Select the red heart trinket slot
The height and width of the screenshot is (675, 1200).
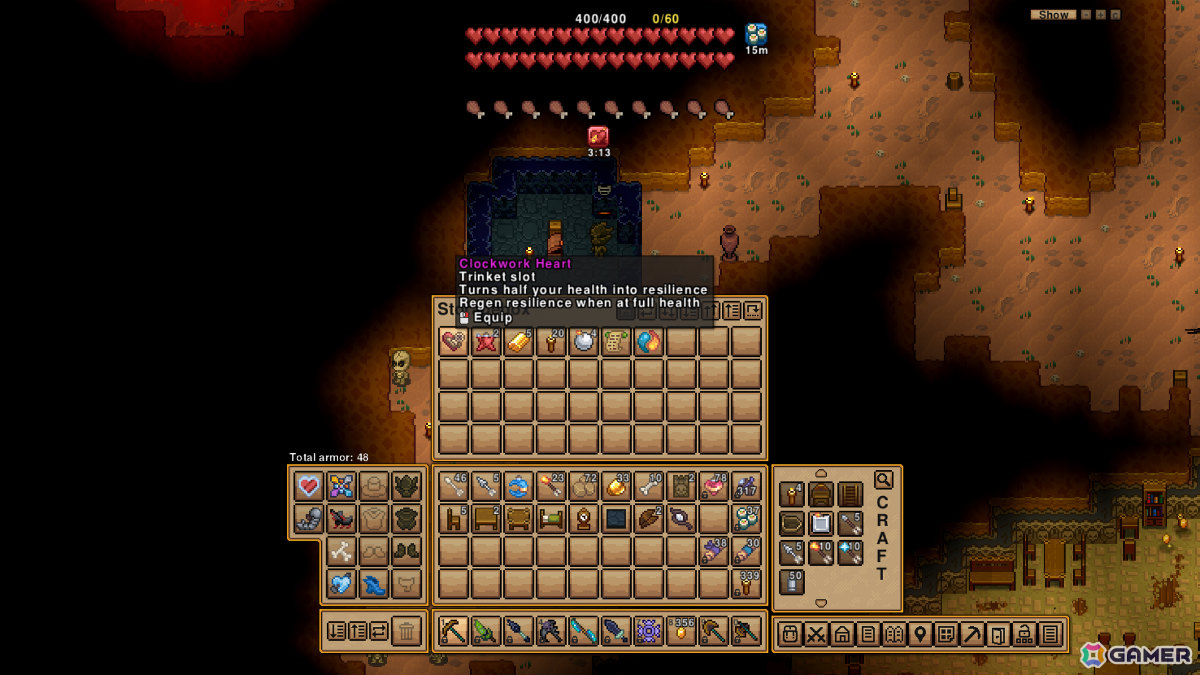click(309, 487)
